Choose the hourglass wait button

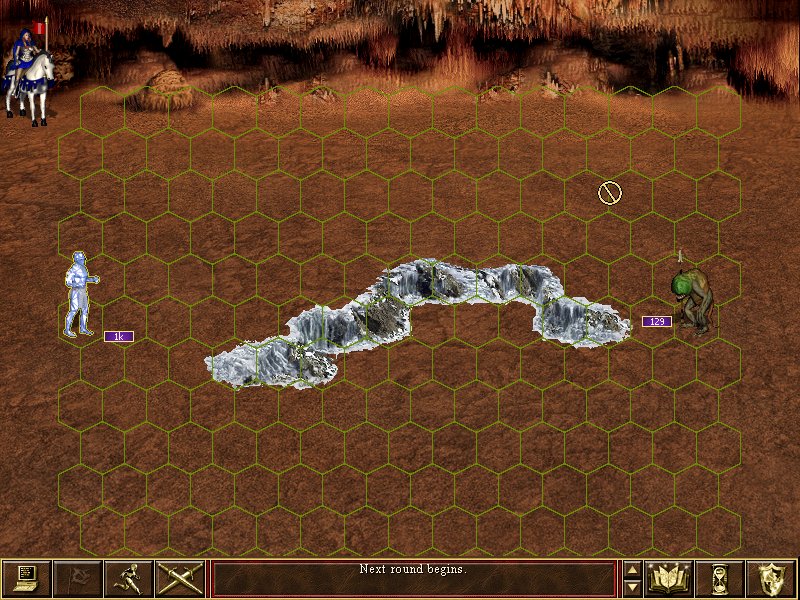coord(722,578)
